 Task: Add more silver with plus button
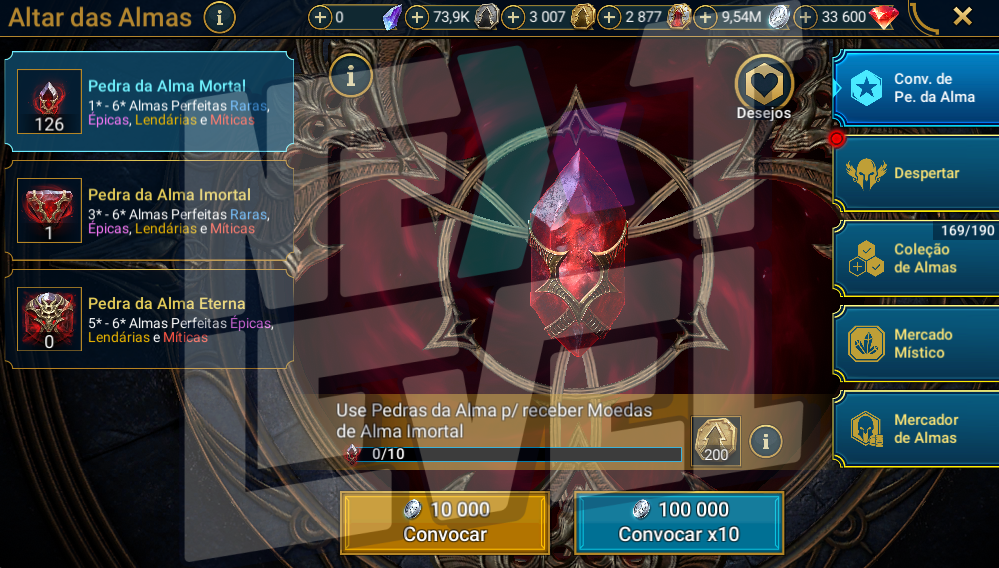click(706, 17)
